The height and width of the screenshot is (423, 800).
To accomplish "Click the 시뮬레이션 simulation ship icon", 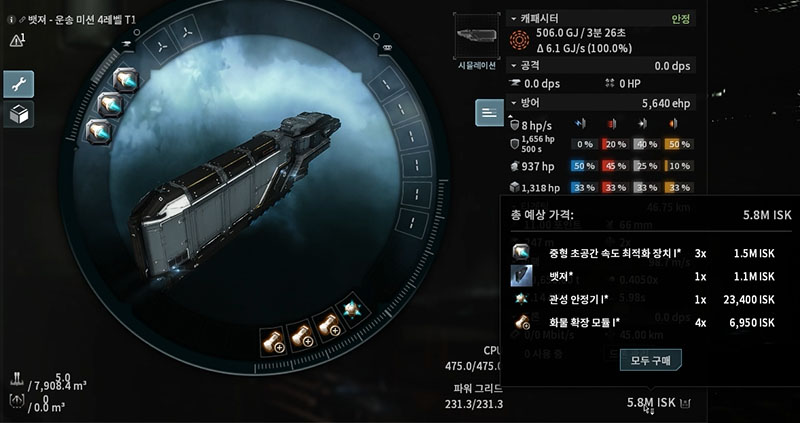I will point(477,37).
